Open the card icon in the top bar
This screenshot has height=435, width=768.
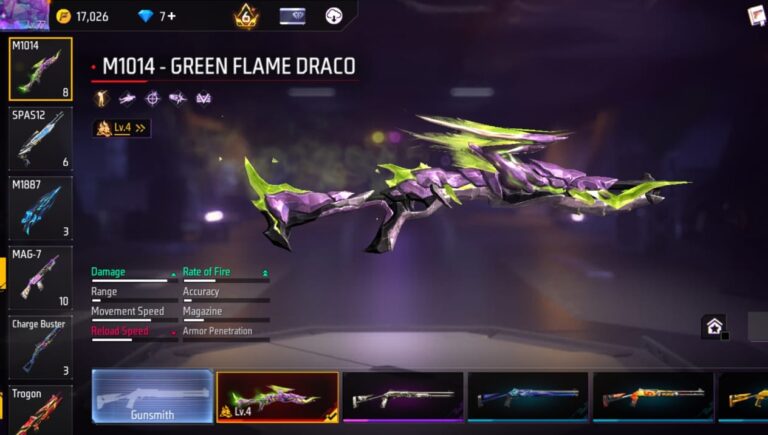[292, 16]
